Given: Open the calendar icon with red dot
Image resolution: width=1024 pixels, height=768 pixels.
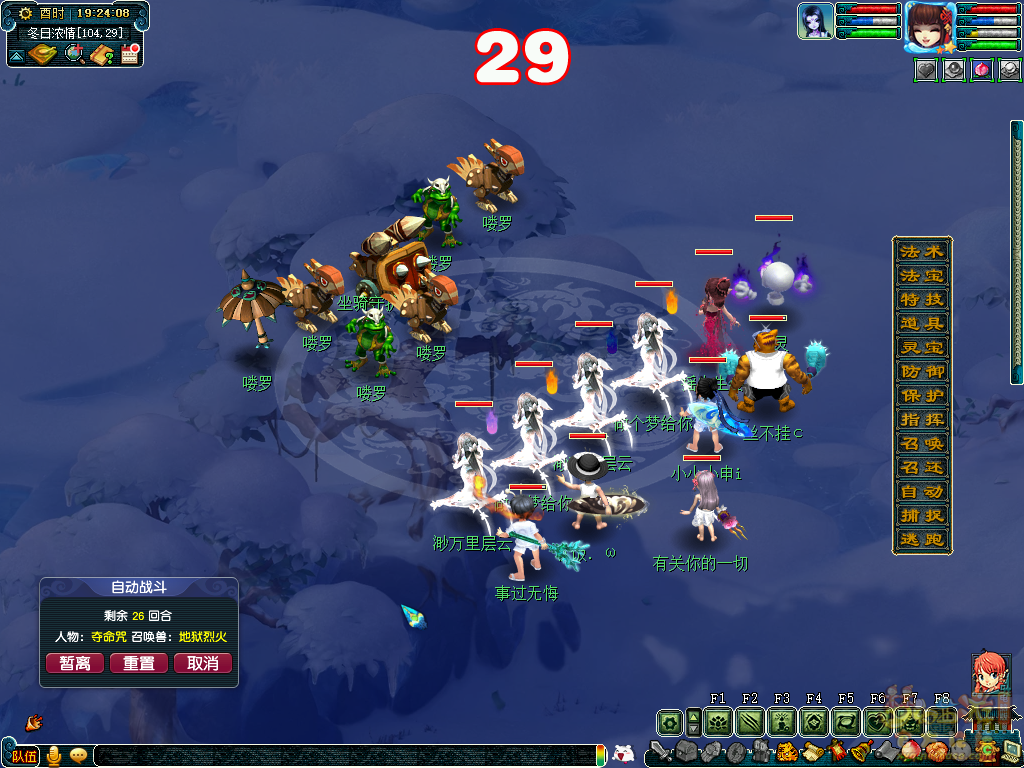Looking at the screenshot, I should tap(129, 54).
